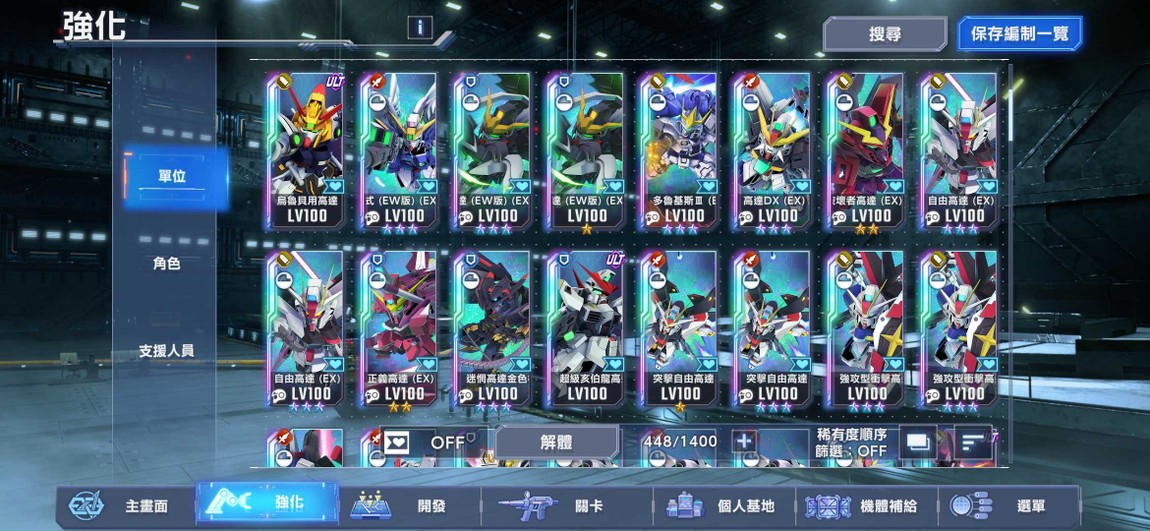Choose the 解體 dismantle button

click(x=556, y=442)
